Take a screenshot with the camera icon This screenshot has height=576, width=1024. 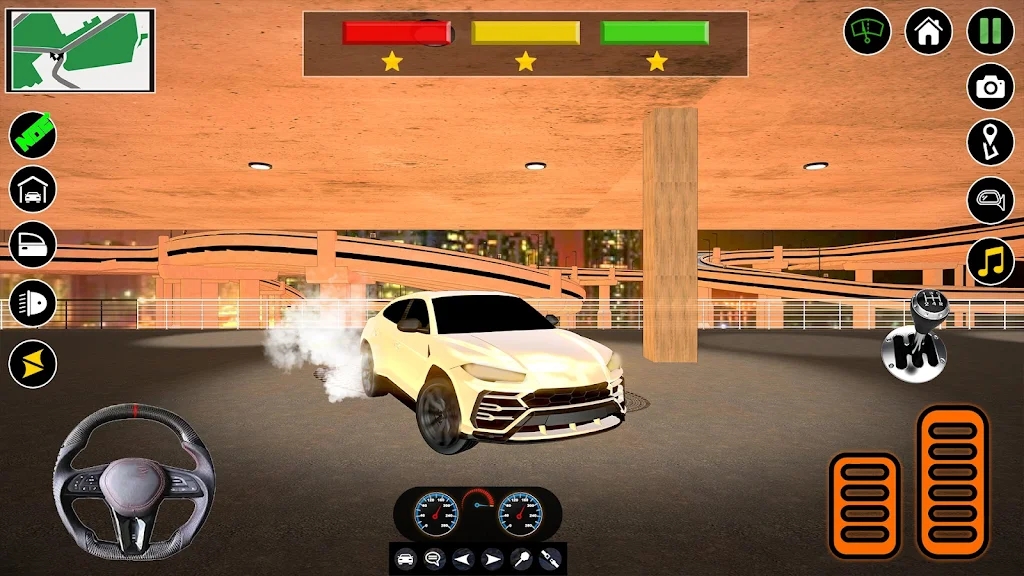tap(990, 87)
